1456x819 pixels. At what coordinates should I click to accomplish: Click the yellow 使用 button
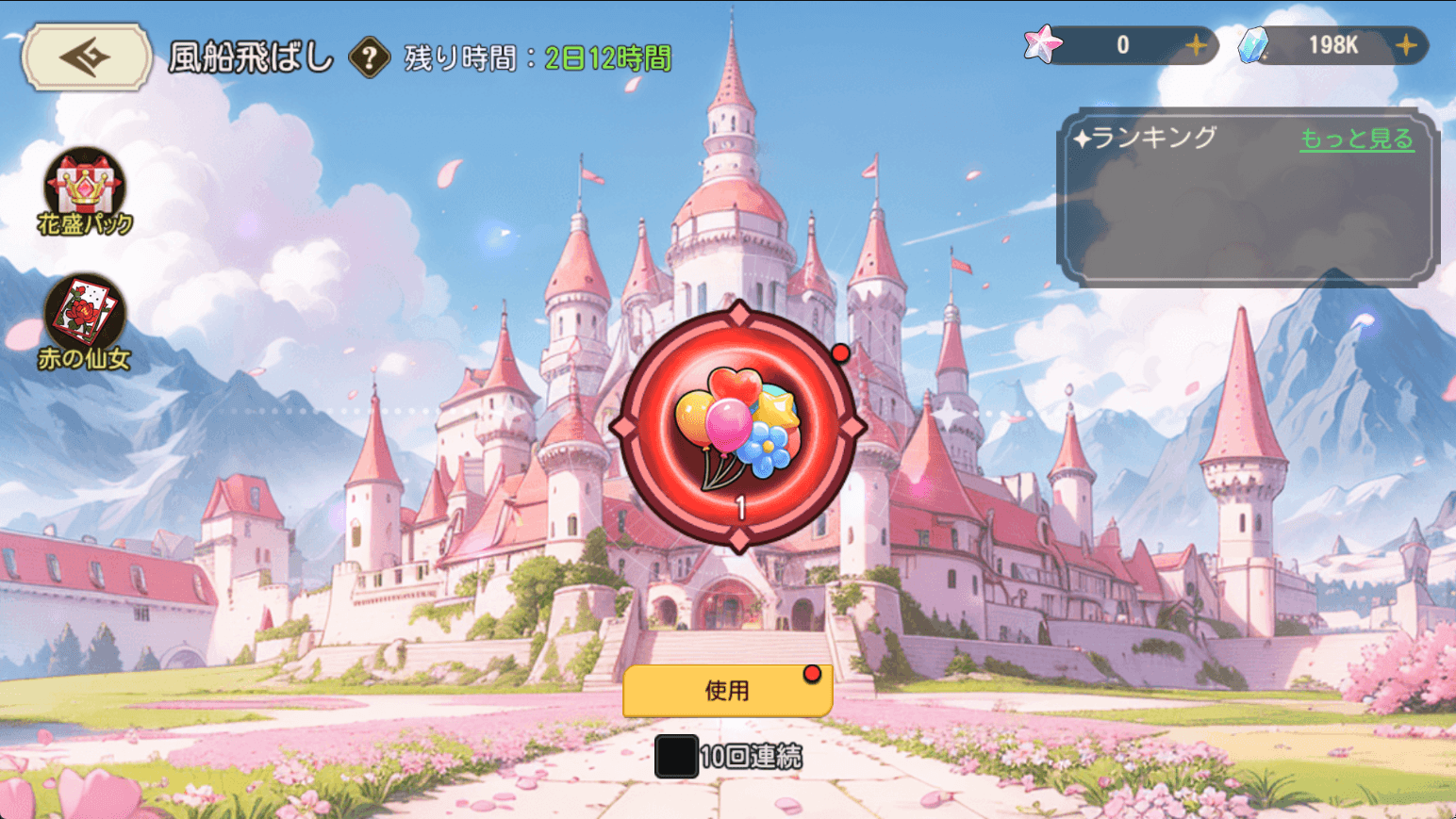click(727, 691)
